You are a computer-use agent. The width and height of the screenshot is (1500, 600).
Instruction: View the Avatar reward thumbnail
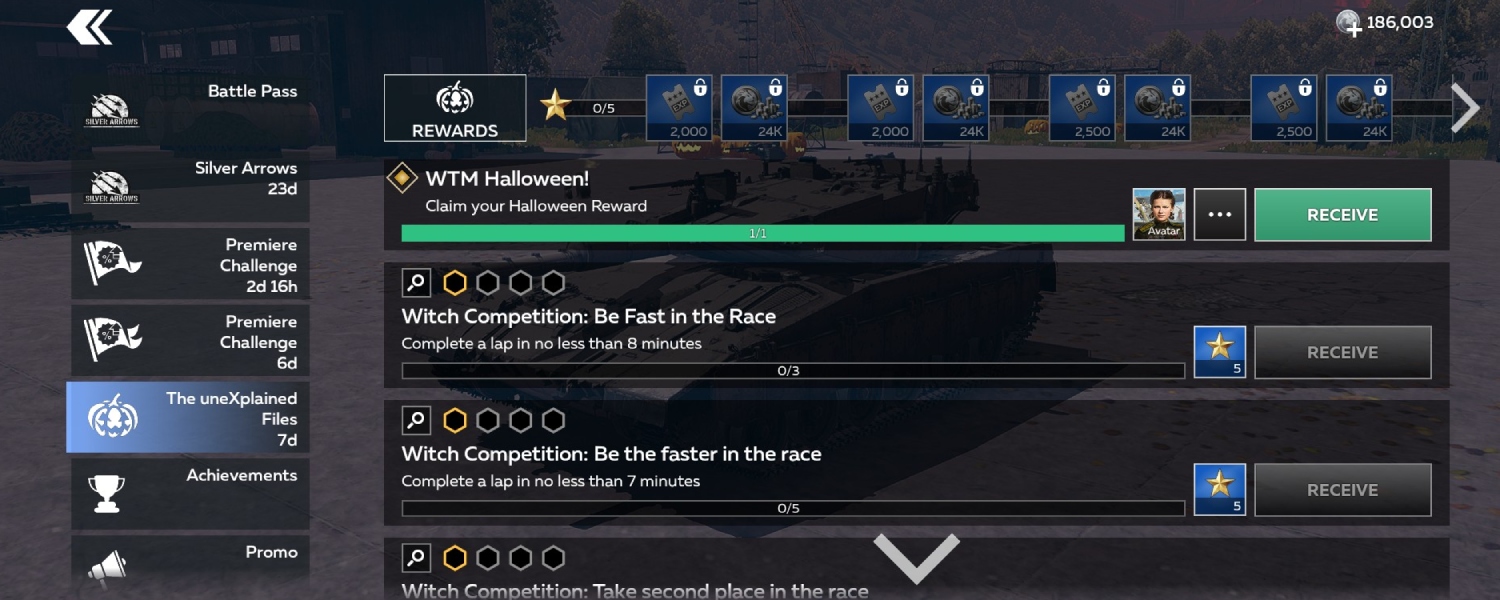[1159, 214]
